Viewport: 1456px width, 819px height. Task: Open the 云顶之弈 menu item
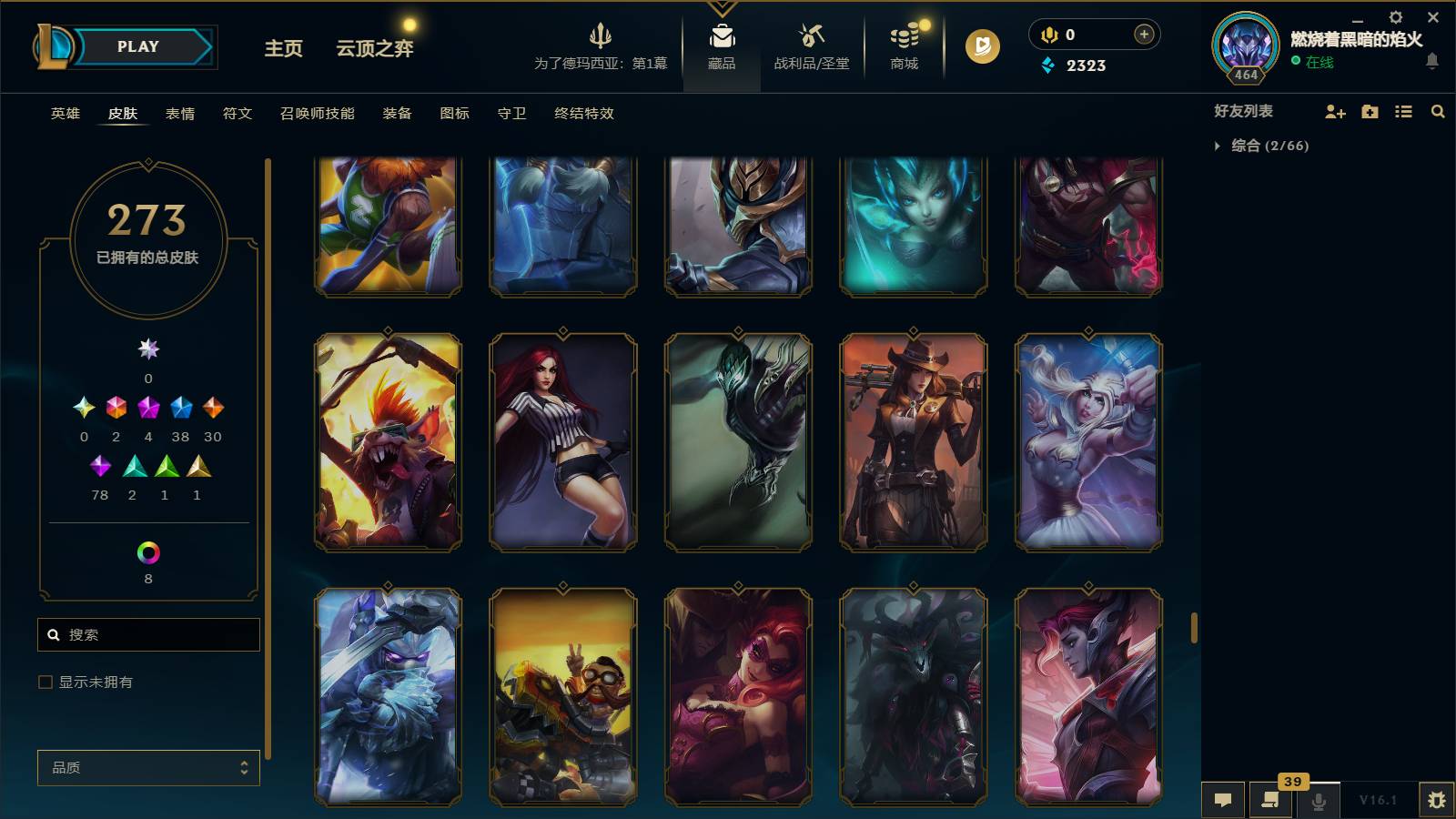375,49
